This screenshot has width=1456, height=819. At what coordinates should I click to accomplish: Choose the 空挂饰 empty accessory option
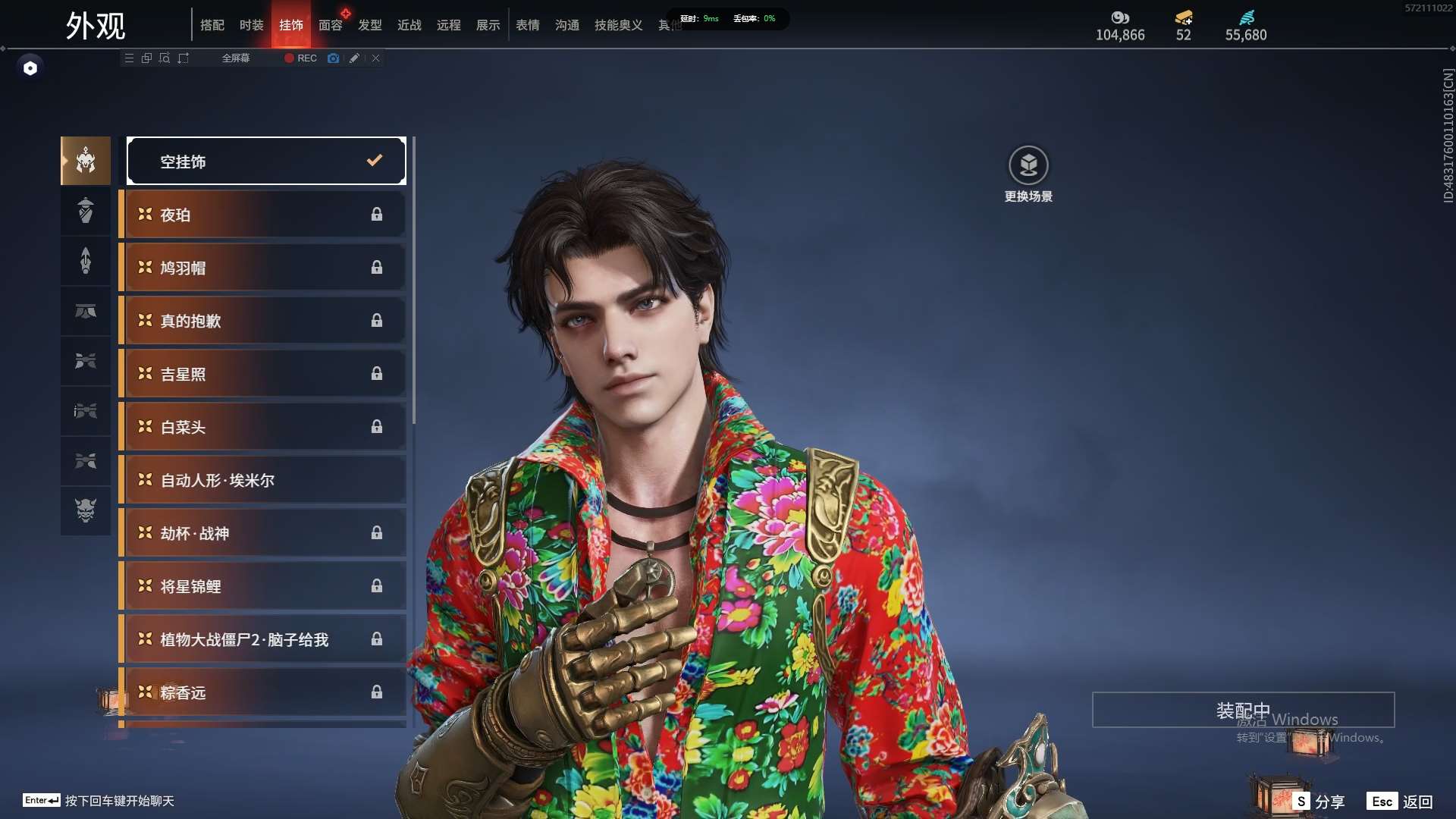coord(266,161)
